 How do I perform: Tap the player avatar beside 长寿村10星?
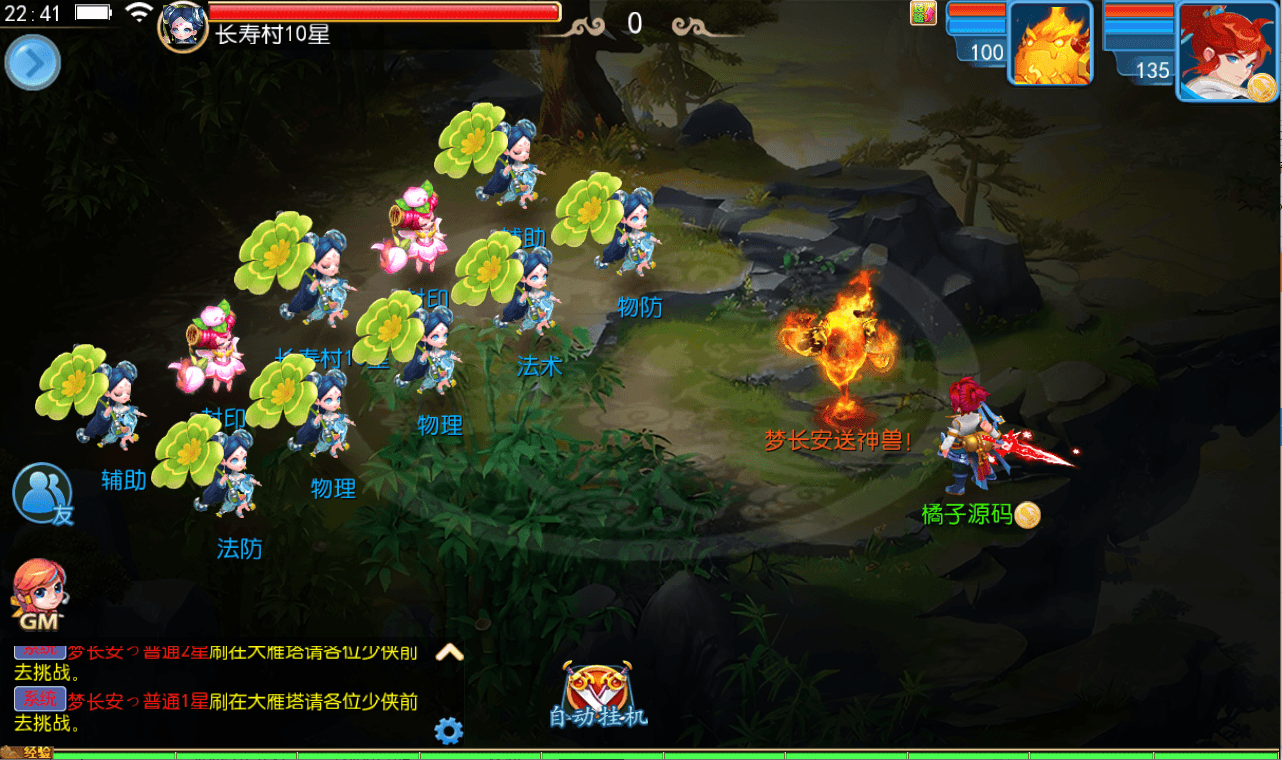click(181, 27)
